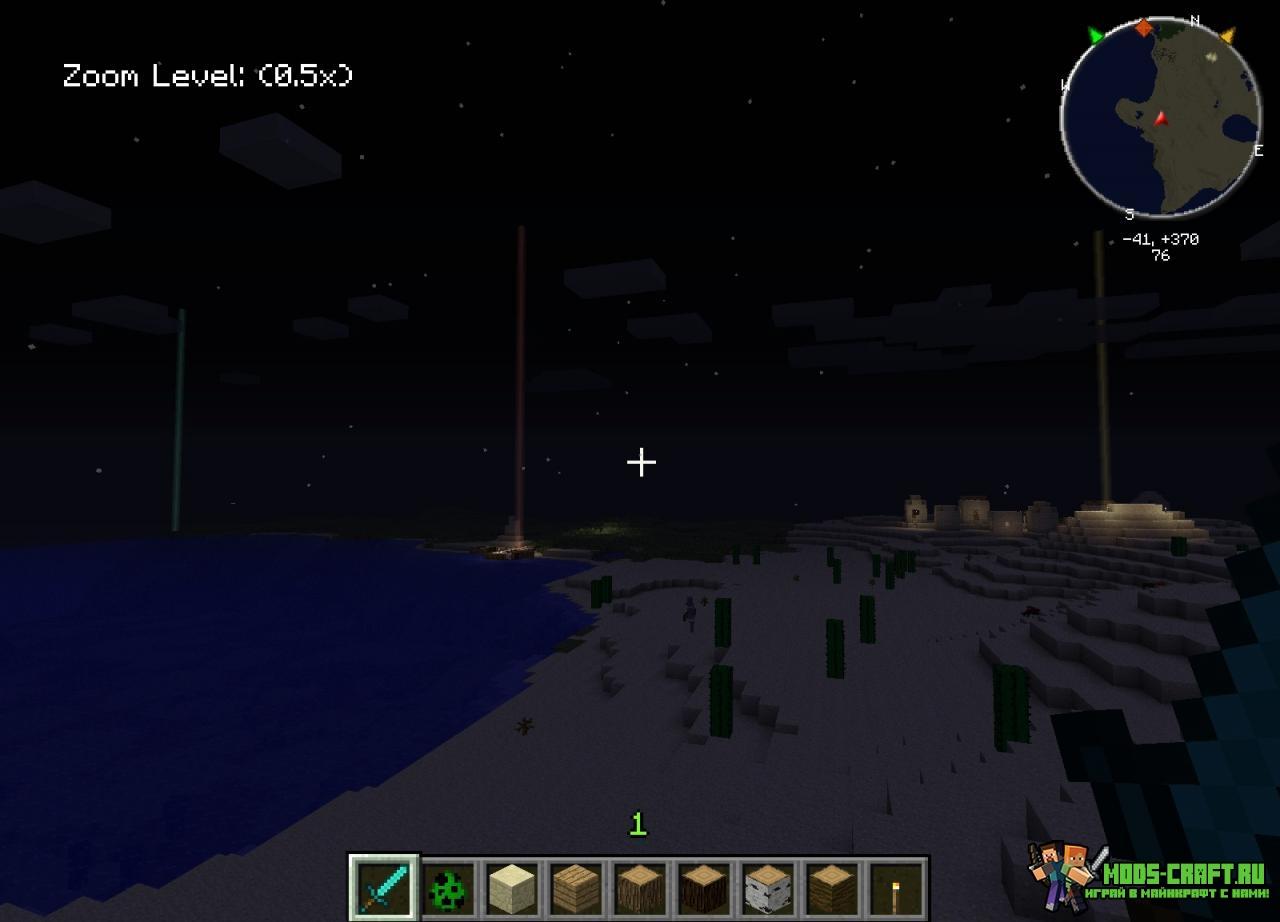Select the orange diamond waypoint marker
Screen dimensions: 1280x922
[1143, 27]
